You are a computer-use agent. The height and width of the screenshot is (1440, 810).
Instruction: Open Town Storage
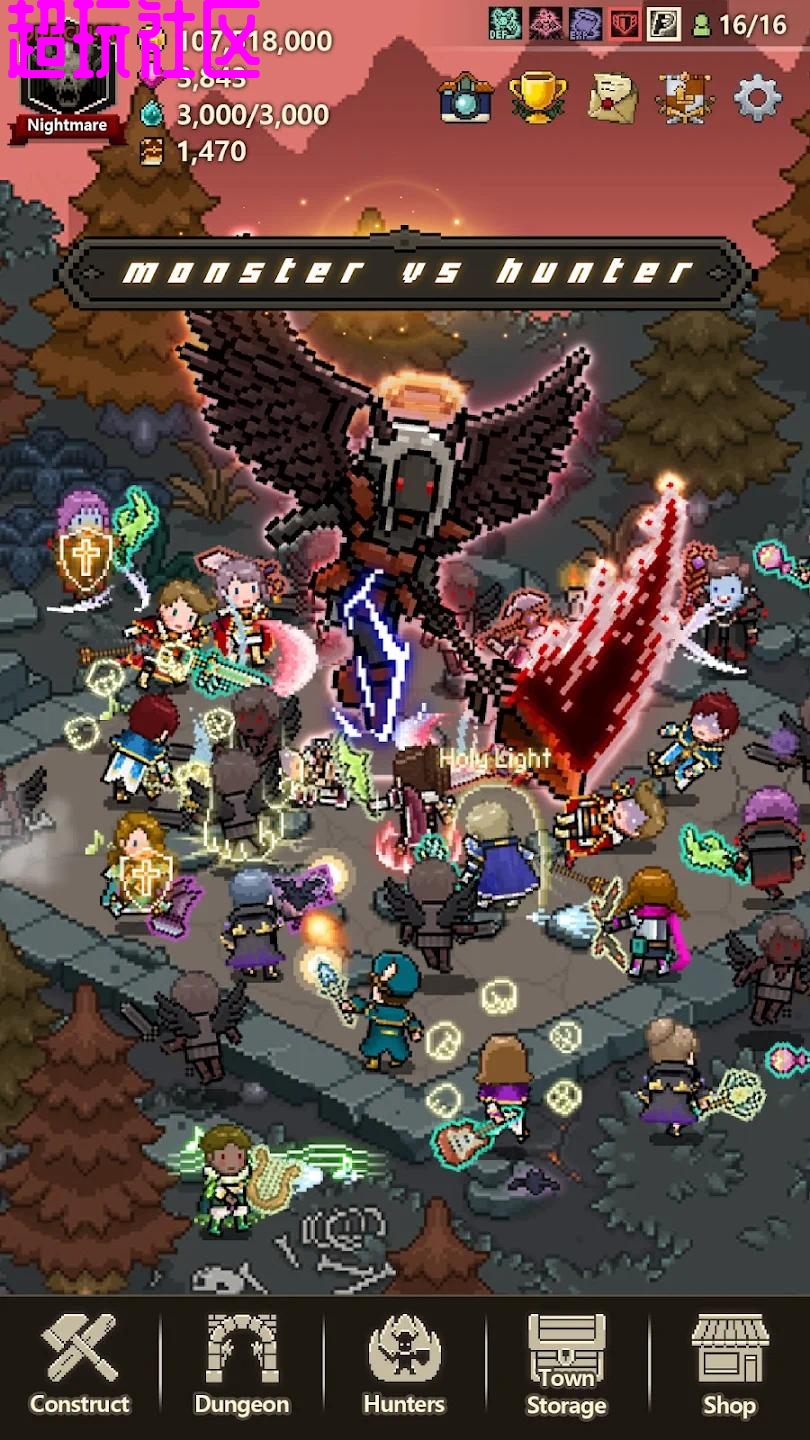(x=566, y=1365)
